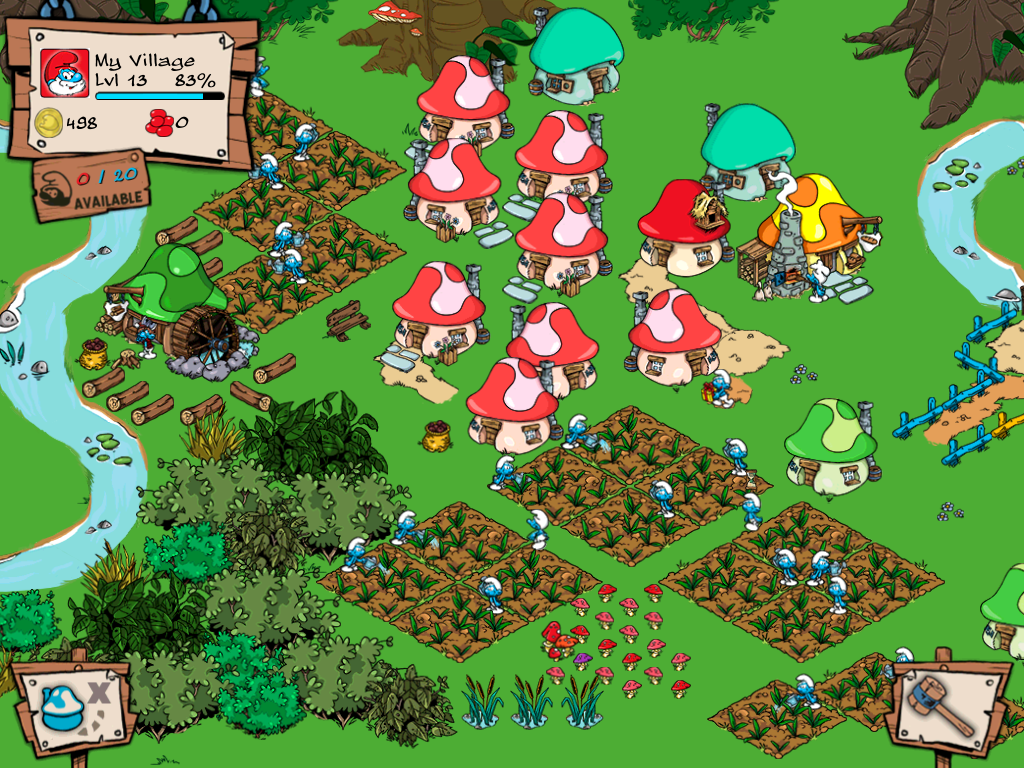This screenshot has width=1024, height=768.
Task: Tap the Papa Smurf village portrait
Action: (x=65, y=73)
